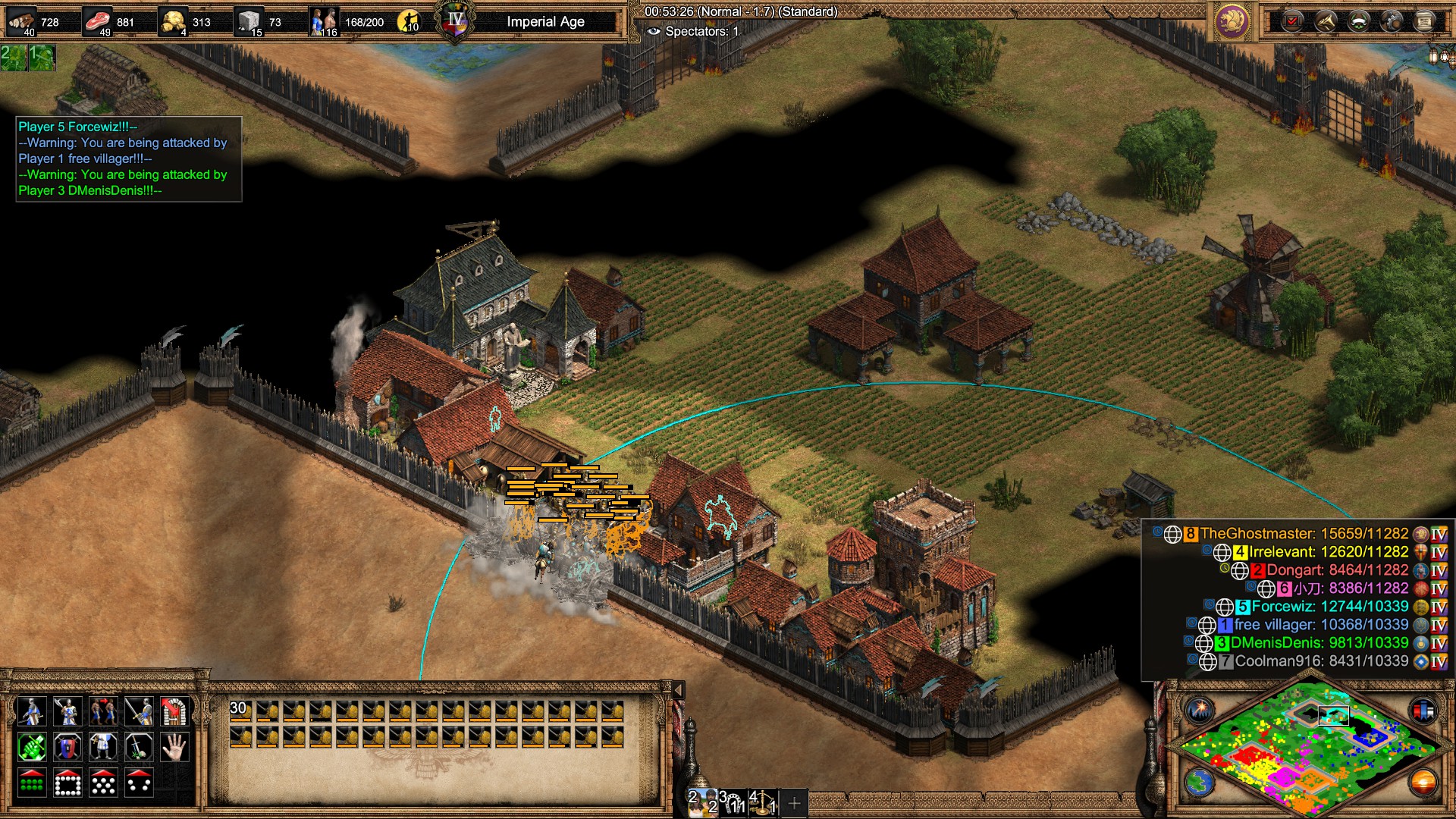Activate aggressive stance green fist icon
The height and width of the screenshot is (819, 1456).
tap(31, 748)
